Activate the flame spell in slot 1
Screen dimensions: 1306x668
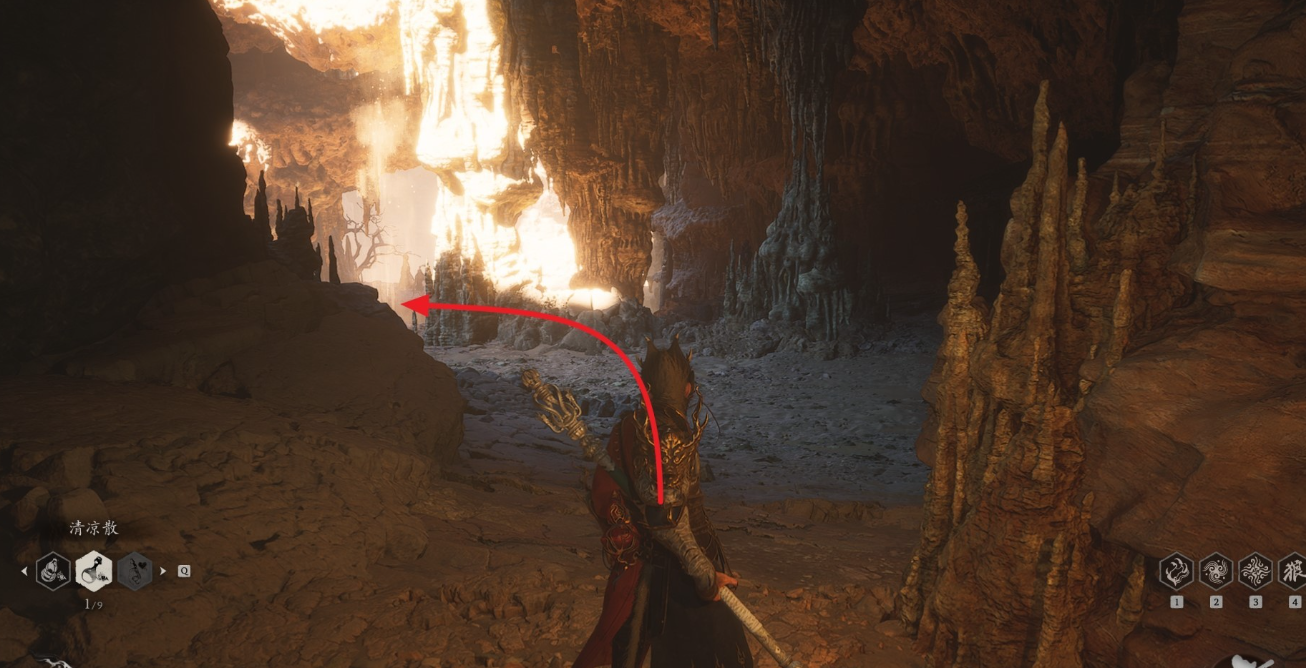[1176, 571]
